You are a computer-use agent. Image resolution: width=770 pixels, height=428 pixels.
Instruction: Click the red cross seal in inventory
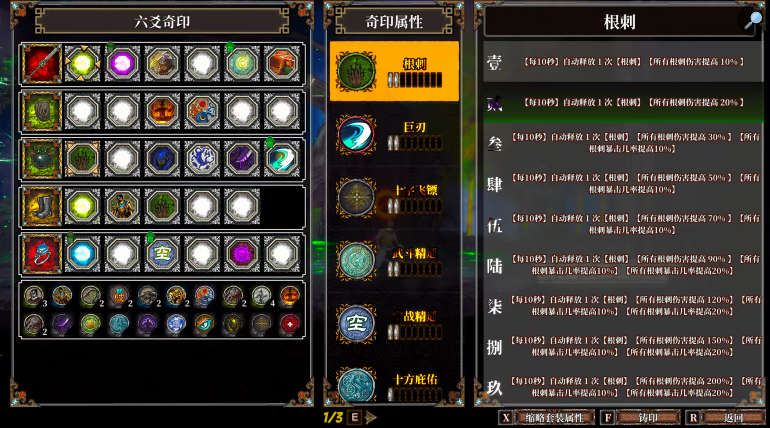289,323
